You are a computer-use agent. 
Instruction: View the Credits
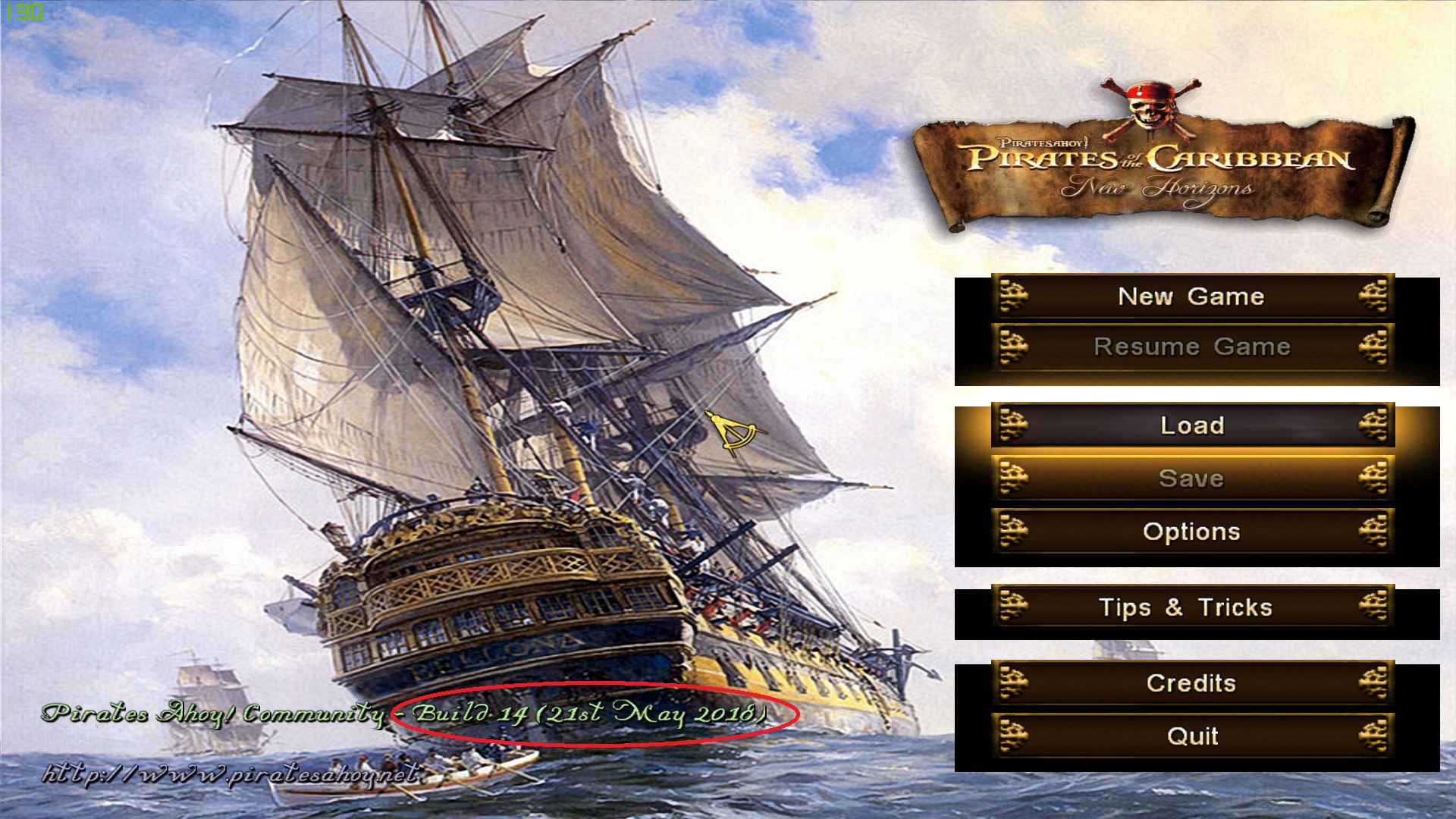pos(1191,683)
